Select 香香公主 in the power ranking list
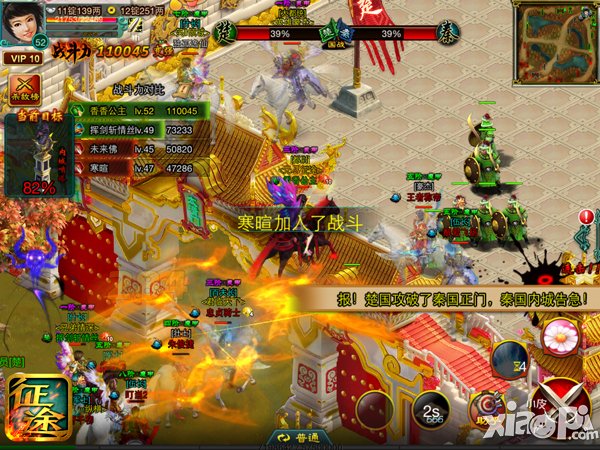Image resolution: width=600 pixels, height=450 pixels. 142,110
